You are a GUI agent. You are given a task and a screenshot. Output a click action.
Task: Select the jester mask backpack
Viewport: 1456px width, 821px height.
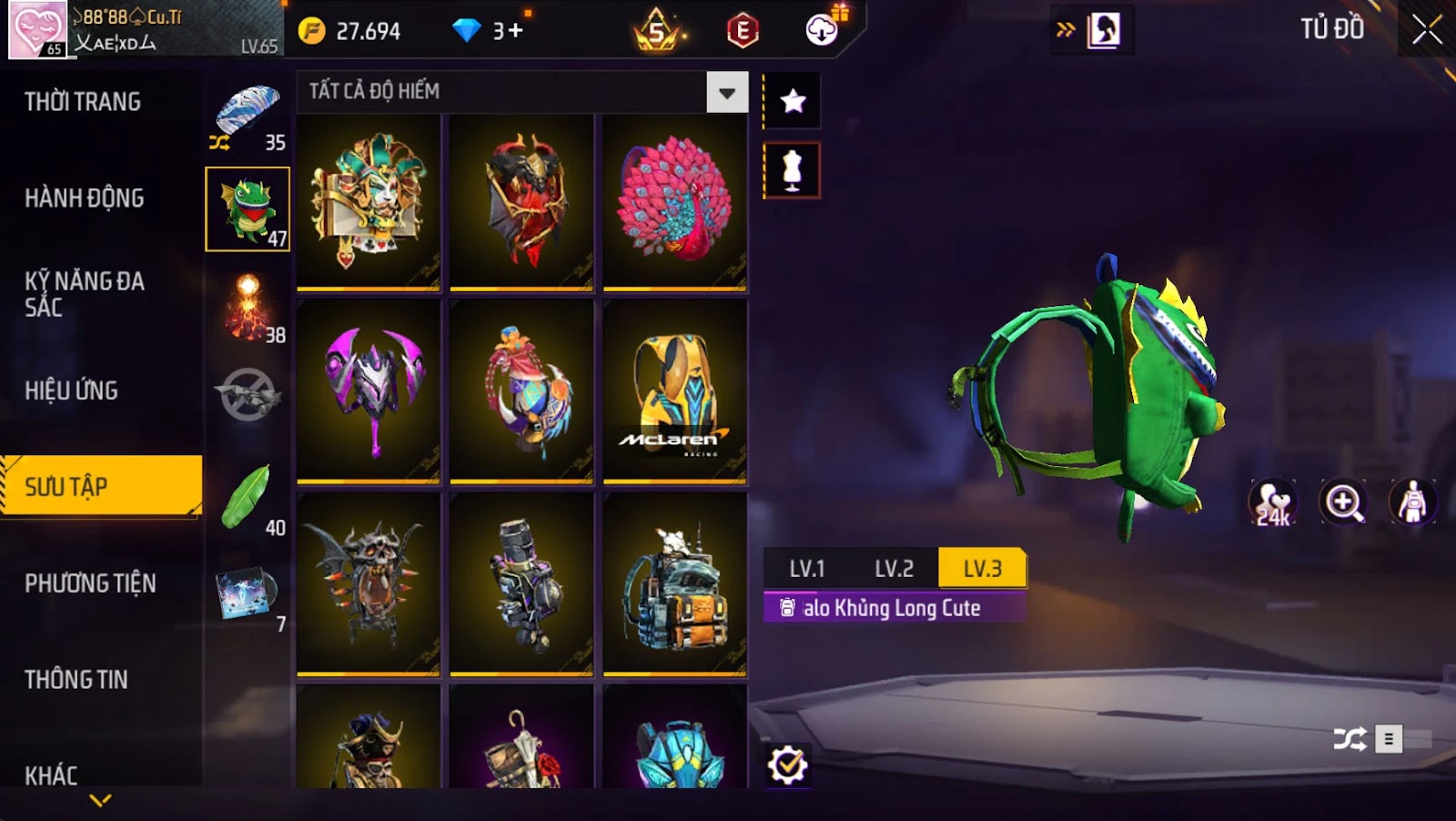click(x=369, y=200)
